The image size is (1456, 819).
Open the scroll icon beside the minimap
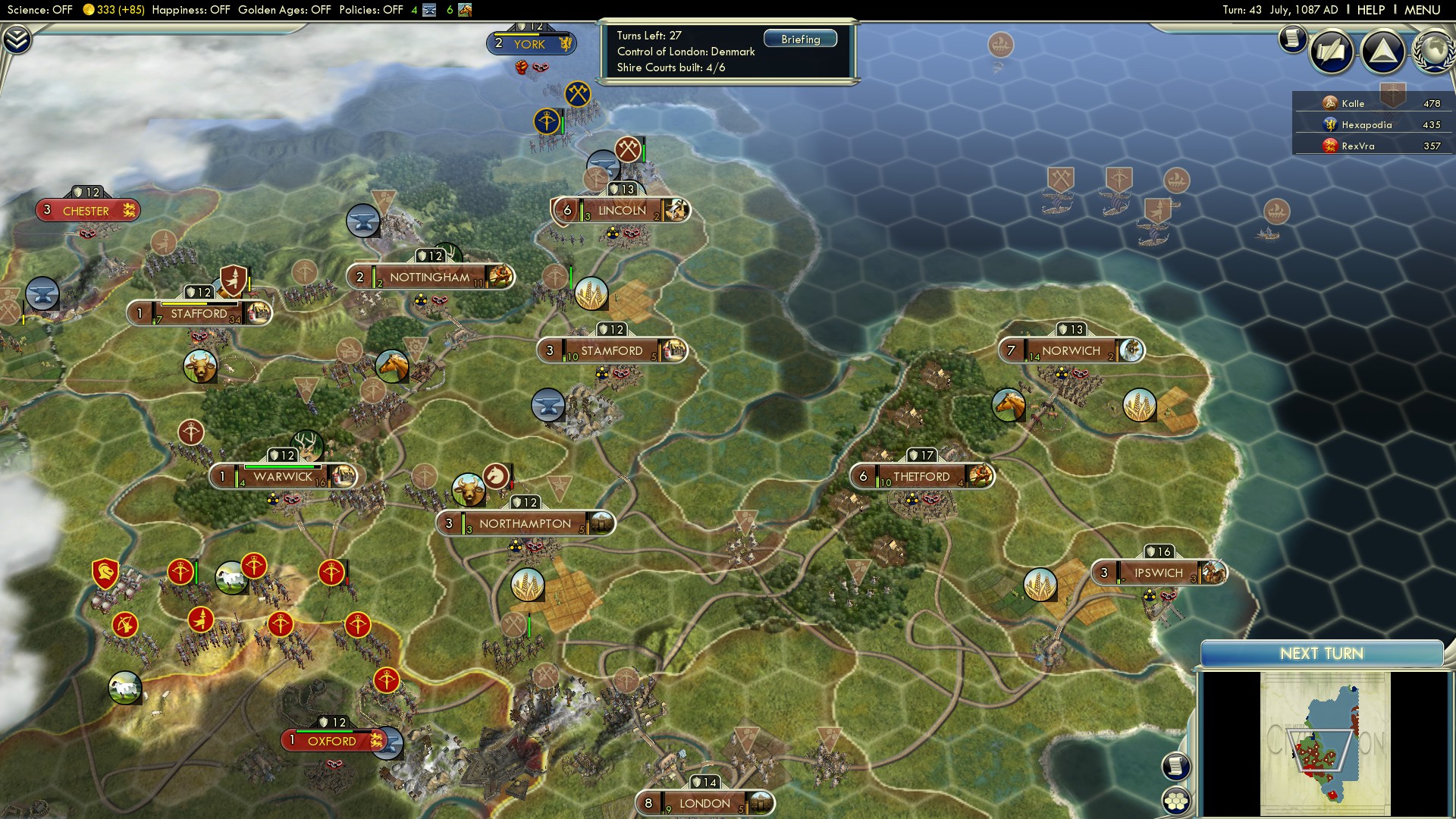pyautogui.click(x=1175, y=766)
